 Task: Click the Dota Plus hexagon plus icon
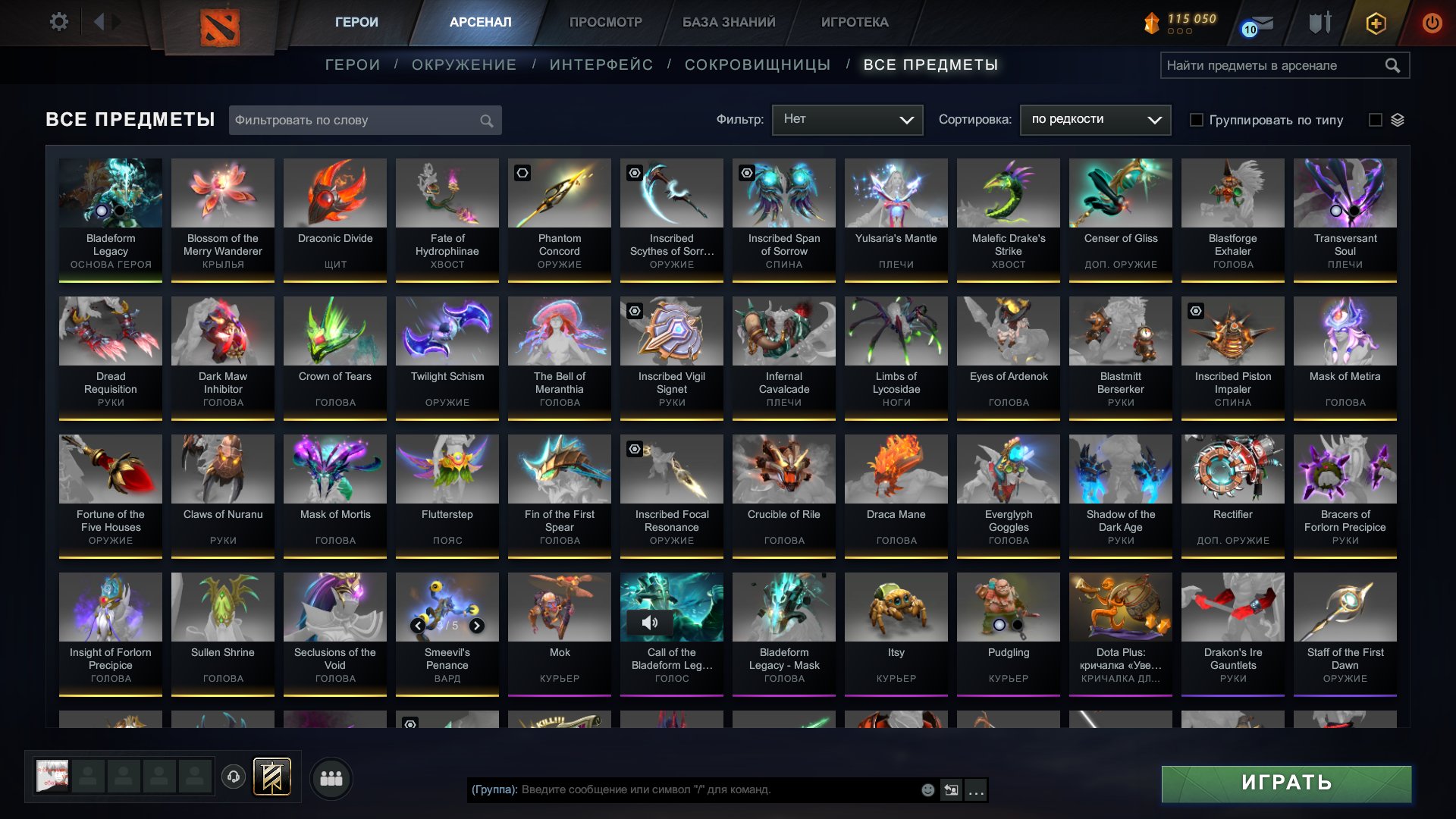point(1377,23)
